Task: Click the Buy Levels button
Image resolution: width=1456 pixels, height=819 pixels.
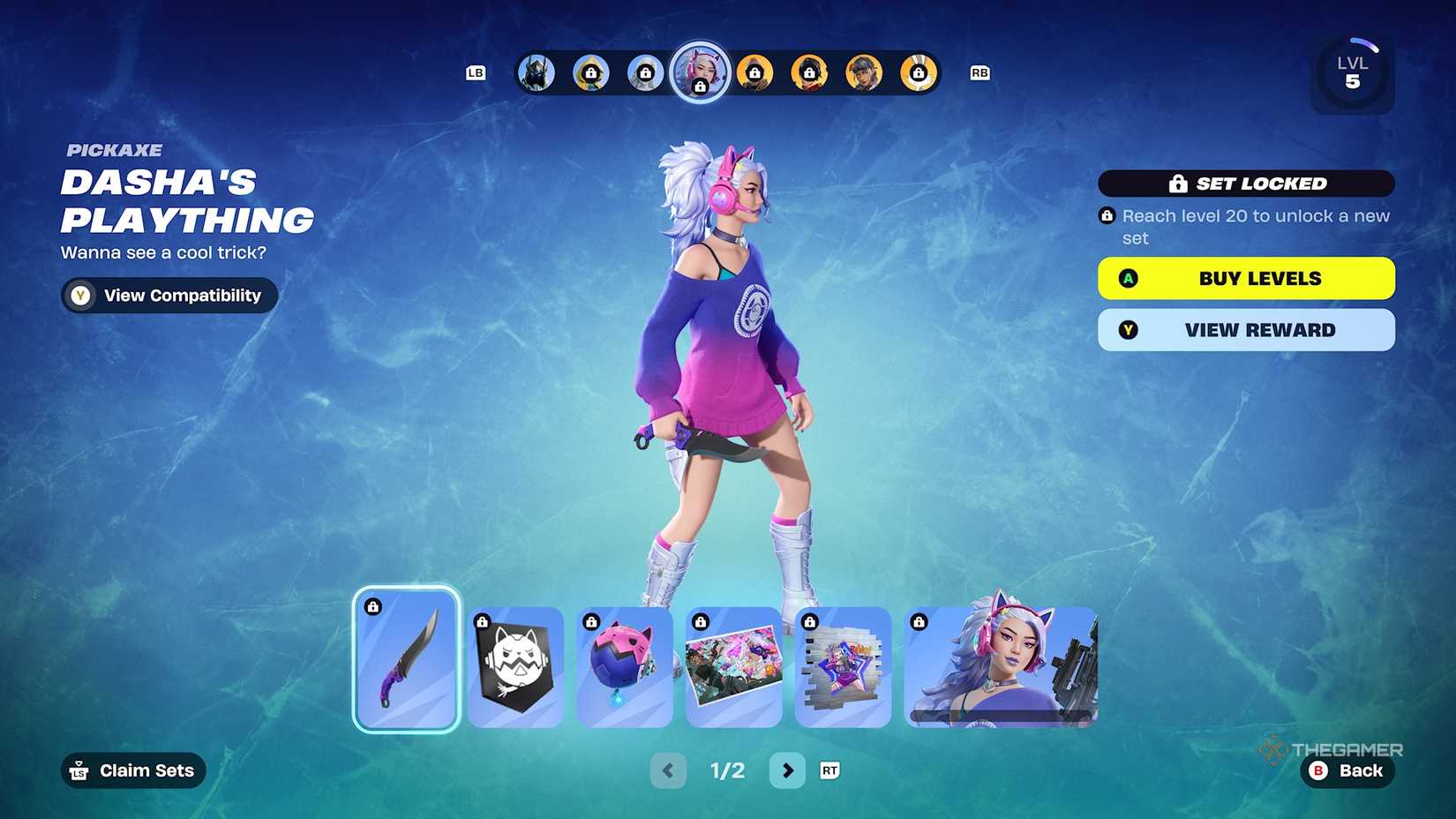Action: coord(1246,278)
